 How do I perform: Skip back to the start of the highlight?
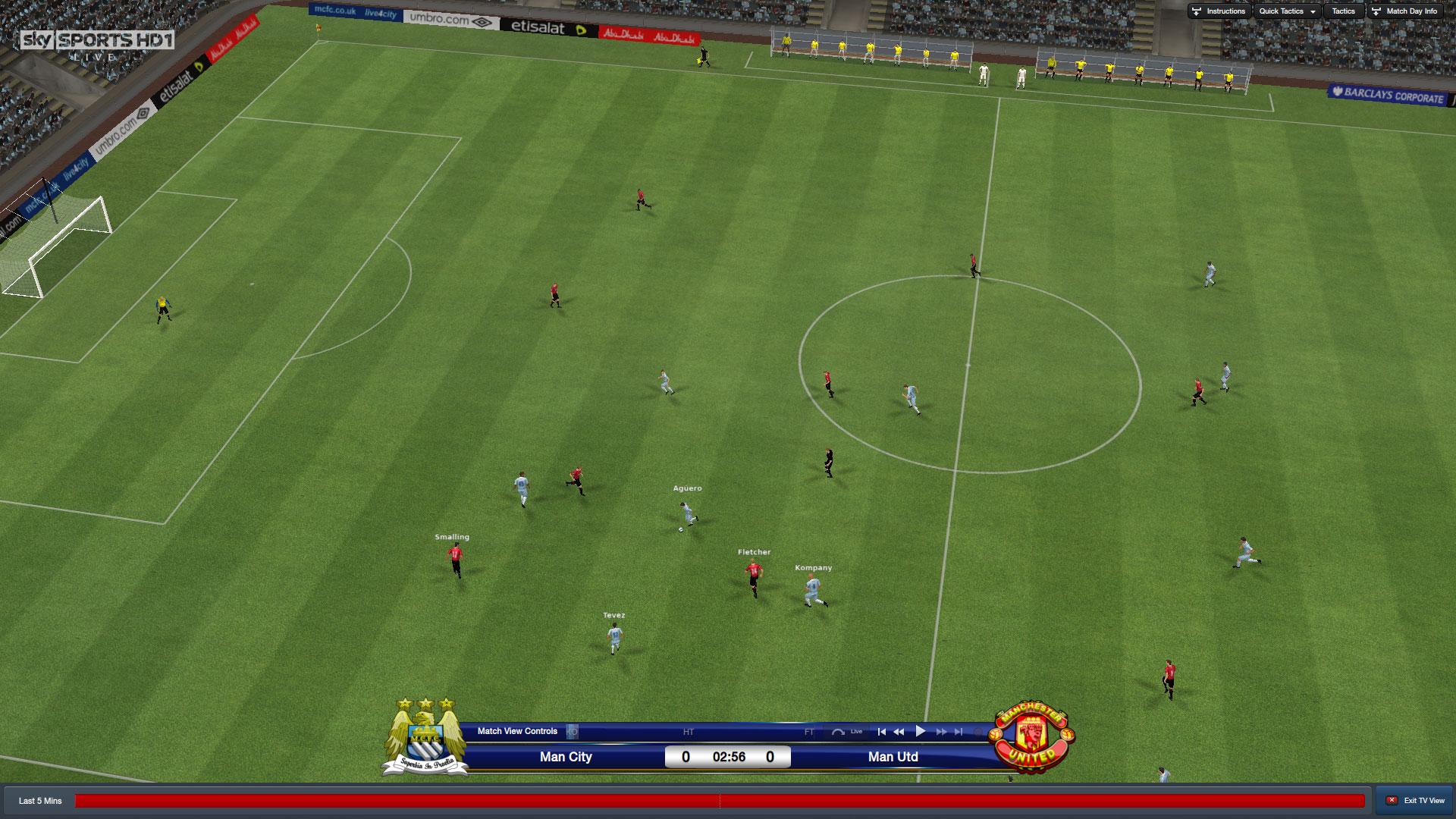(x=881, y=732)
